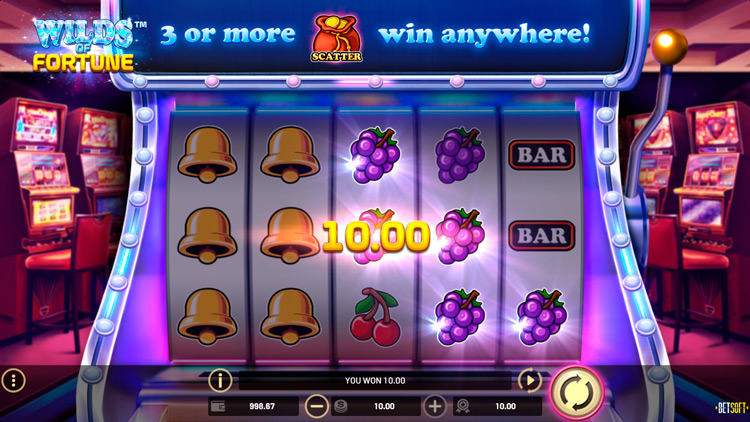Spin the reels with the round arrow button
Screen dimensions: 750x422
[x=577, y=390]
